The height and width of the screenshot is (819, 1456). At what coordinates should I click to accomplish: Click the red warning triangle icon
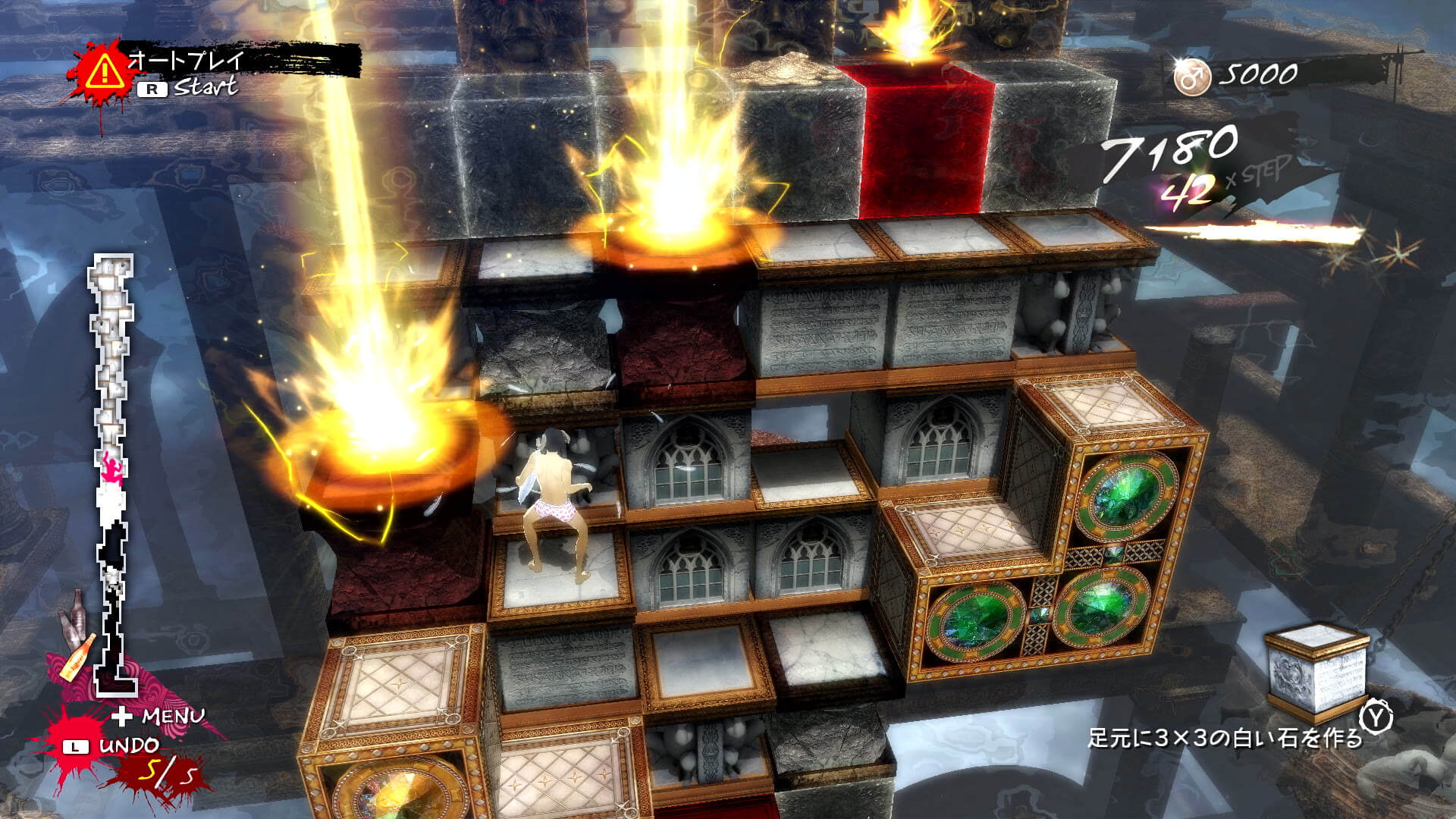tap(103, 72)
